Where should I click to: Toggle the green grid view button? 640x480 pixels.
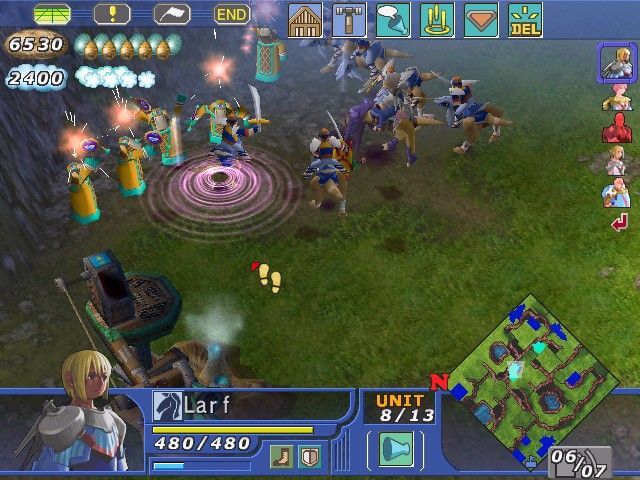coord(52,15)
